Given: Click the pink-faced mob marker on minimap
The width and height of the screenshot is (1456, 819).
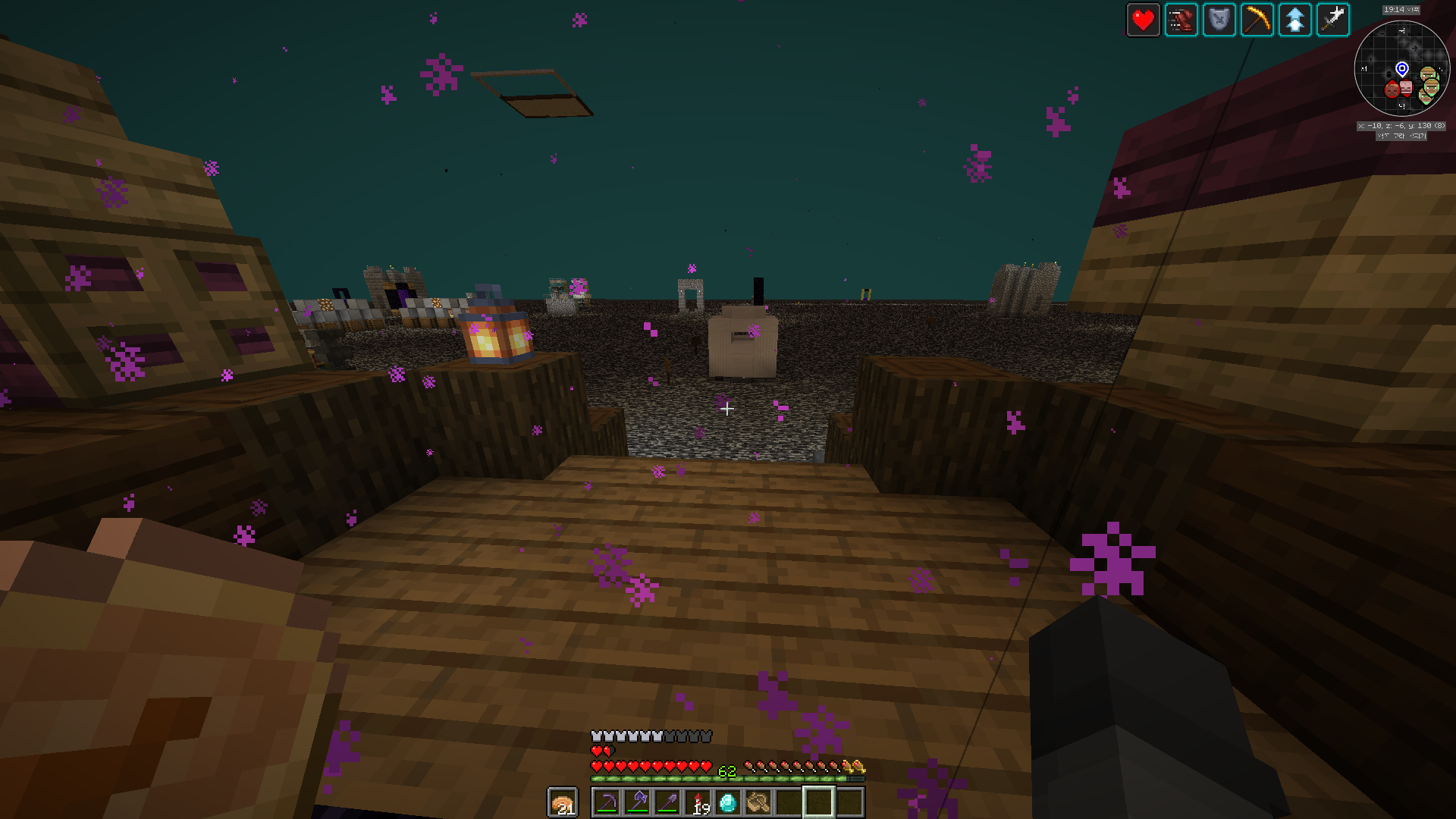Looking at the screenshot, I should [x=1406, y=89].
